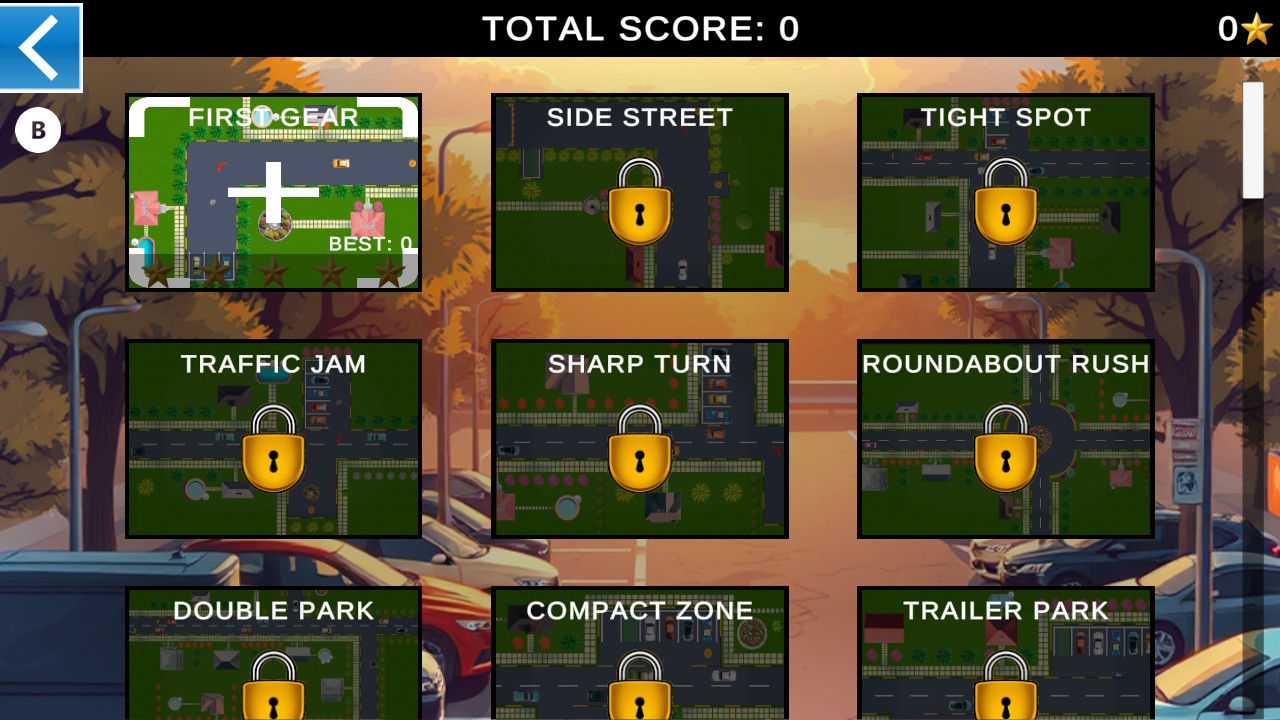Open the locked Traffic Jam level
The height and width of the screenshot is (720, 1280).
click(273, 438)
